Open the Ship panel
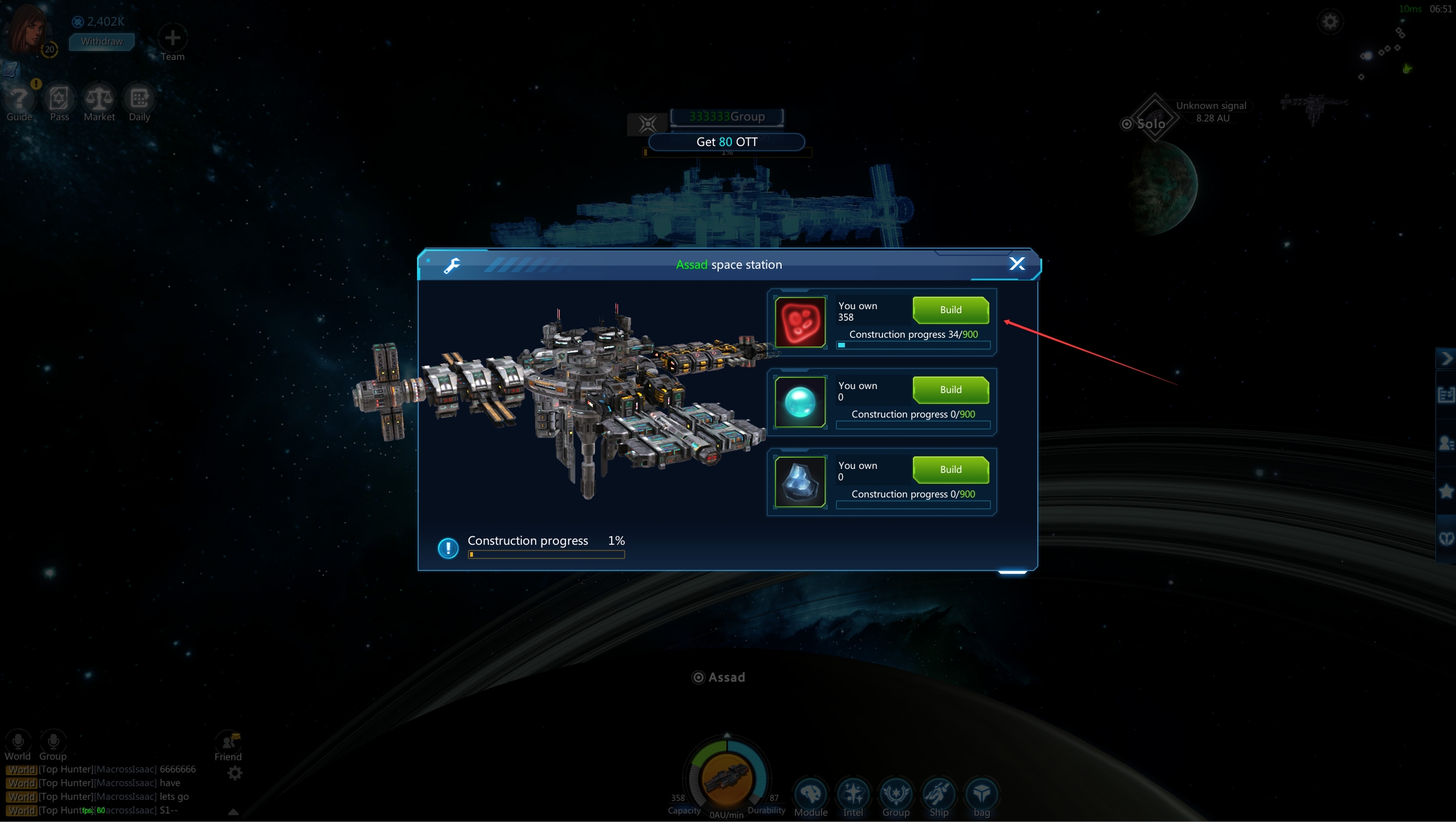The height and width of the screenshot is (822, 1456). pyautogui.click(x=938, y=794)
